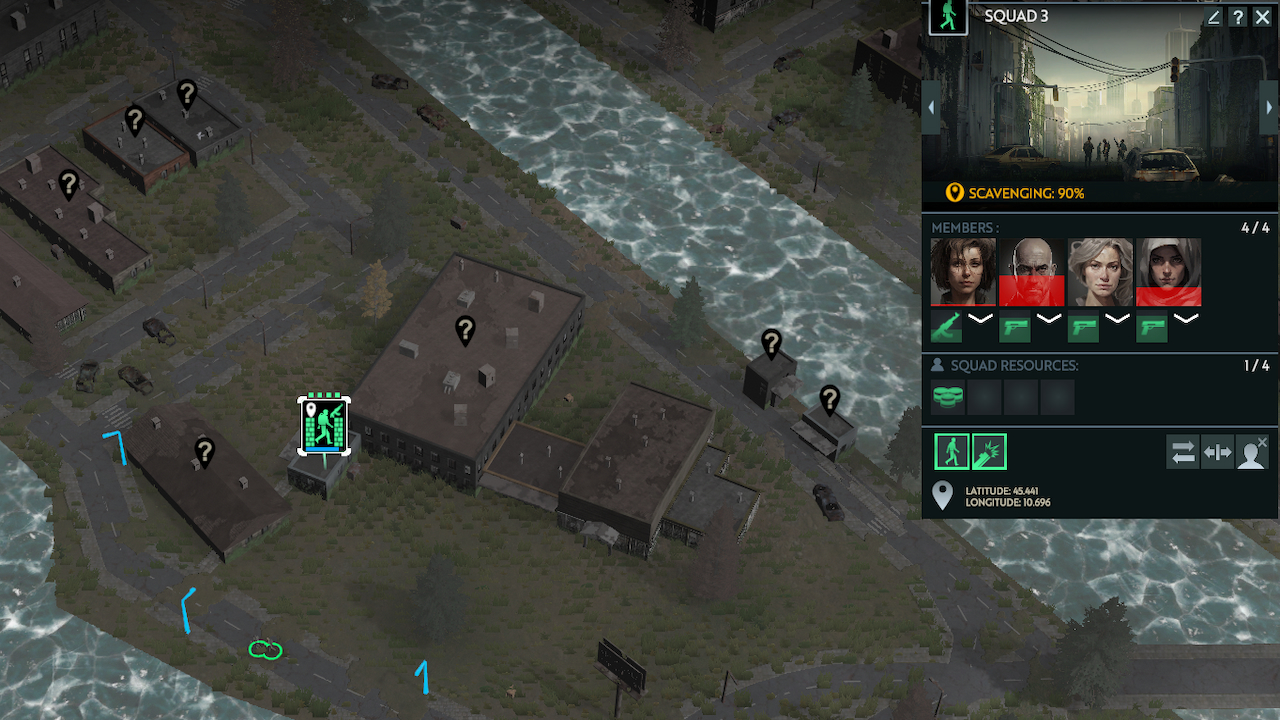Click the remove member silhouette button
The height and width of the screenshot is (720, 1280).
pyautogui.click(x=1253, y=452)
